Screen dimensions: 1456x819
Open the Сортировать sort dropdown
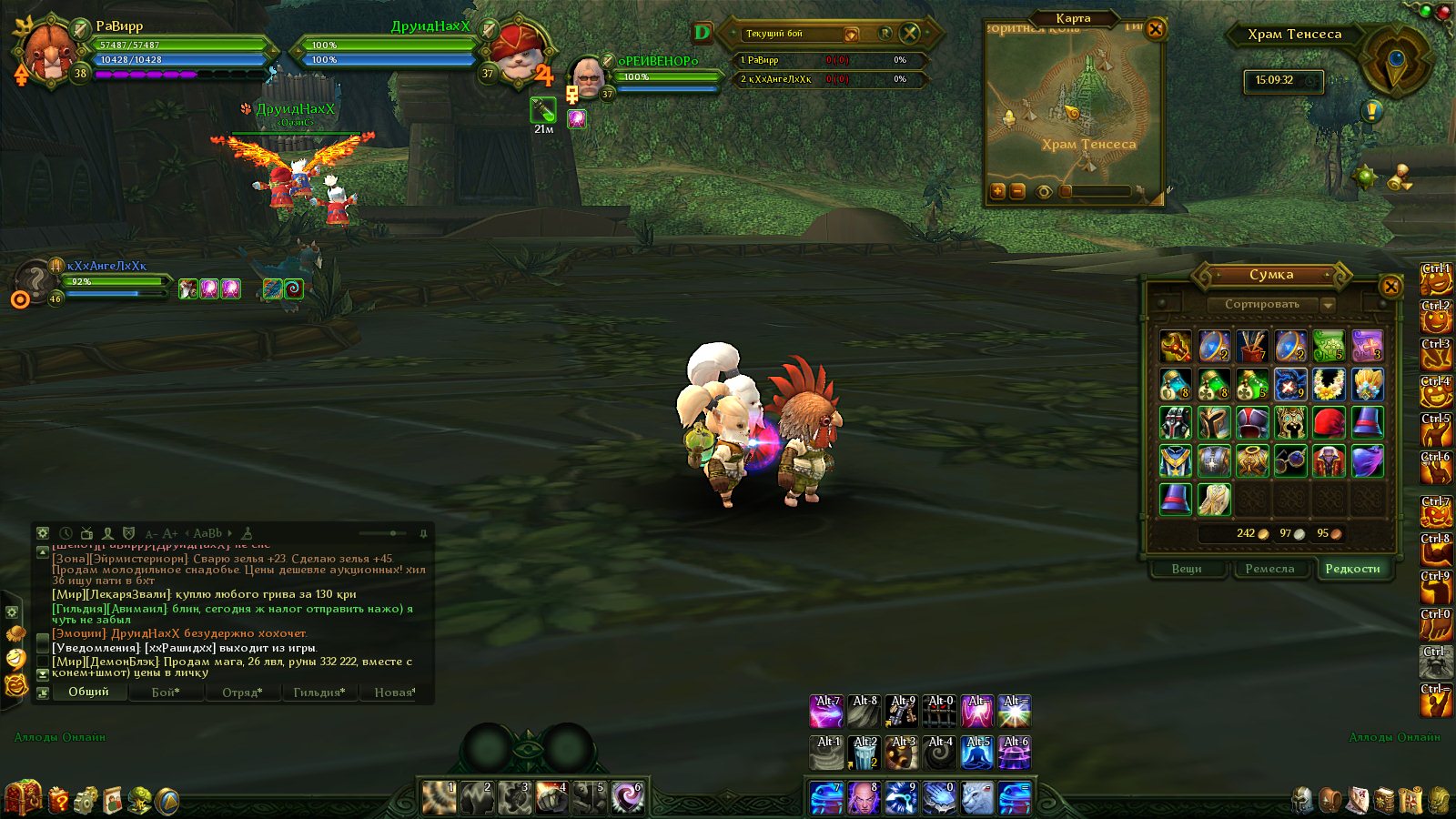1328,305
